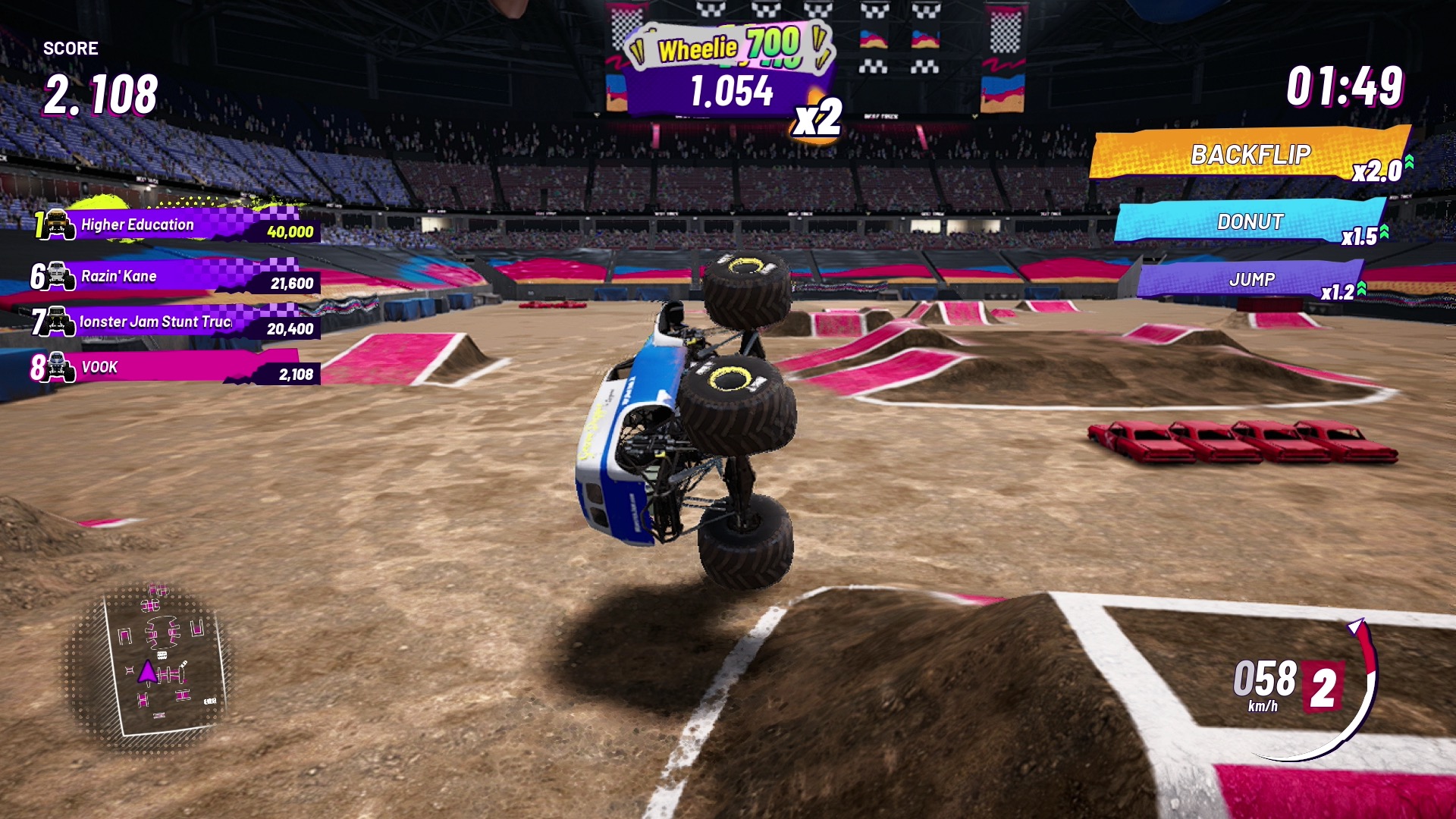This screenshot has width=1456, height=819.
Task: Click the Razin' Kane truck icon
Action: (x=57, y=276)
